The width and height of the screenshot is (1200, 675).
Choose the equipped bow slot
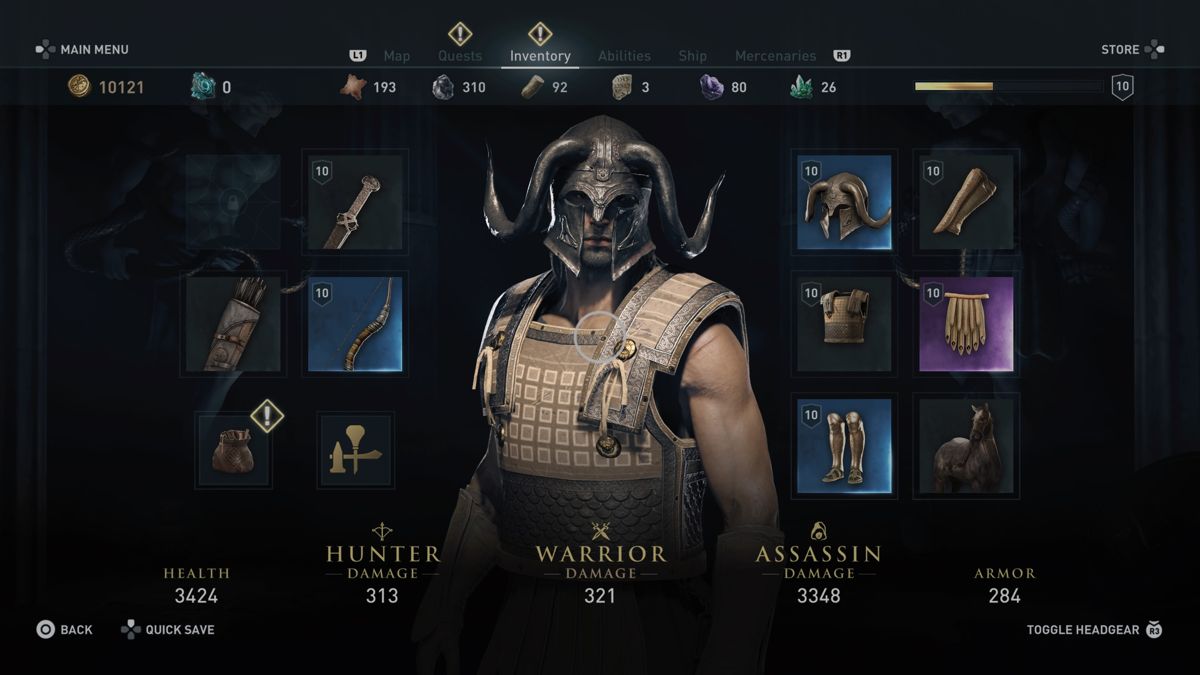(x=355, y=324)
